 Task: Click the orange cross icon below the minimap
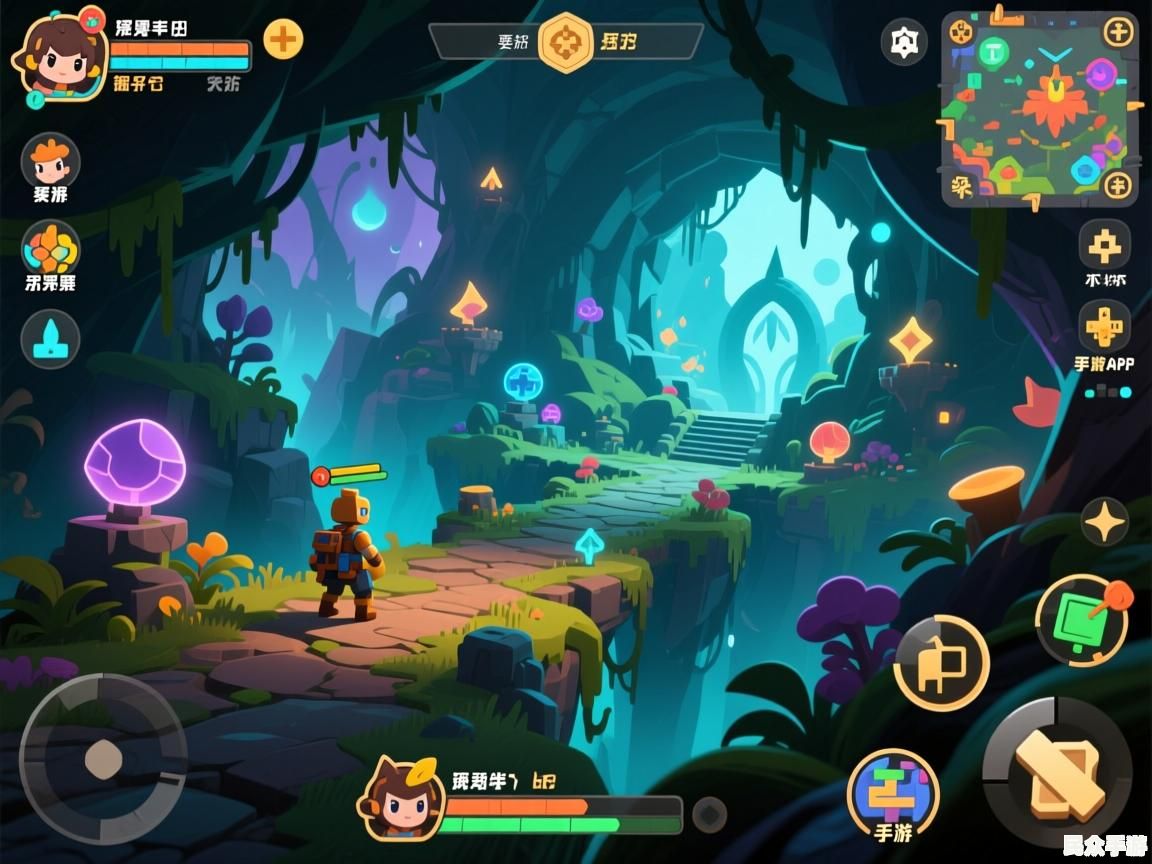[1105, 245]
